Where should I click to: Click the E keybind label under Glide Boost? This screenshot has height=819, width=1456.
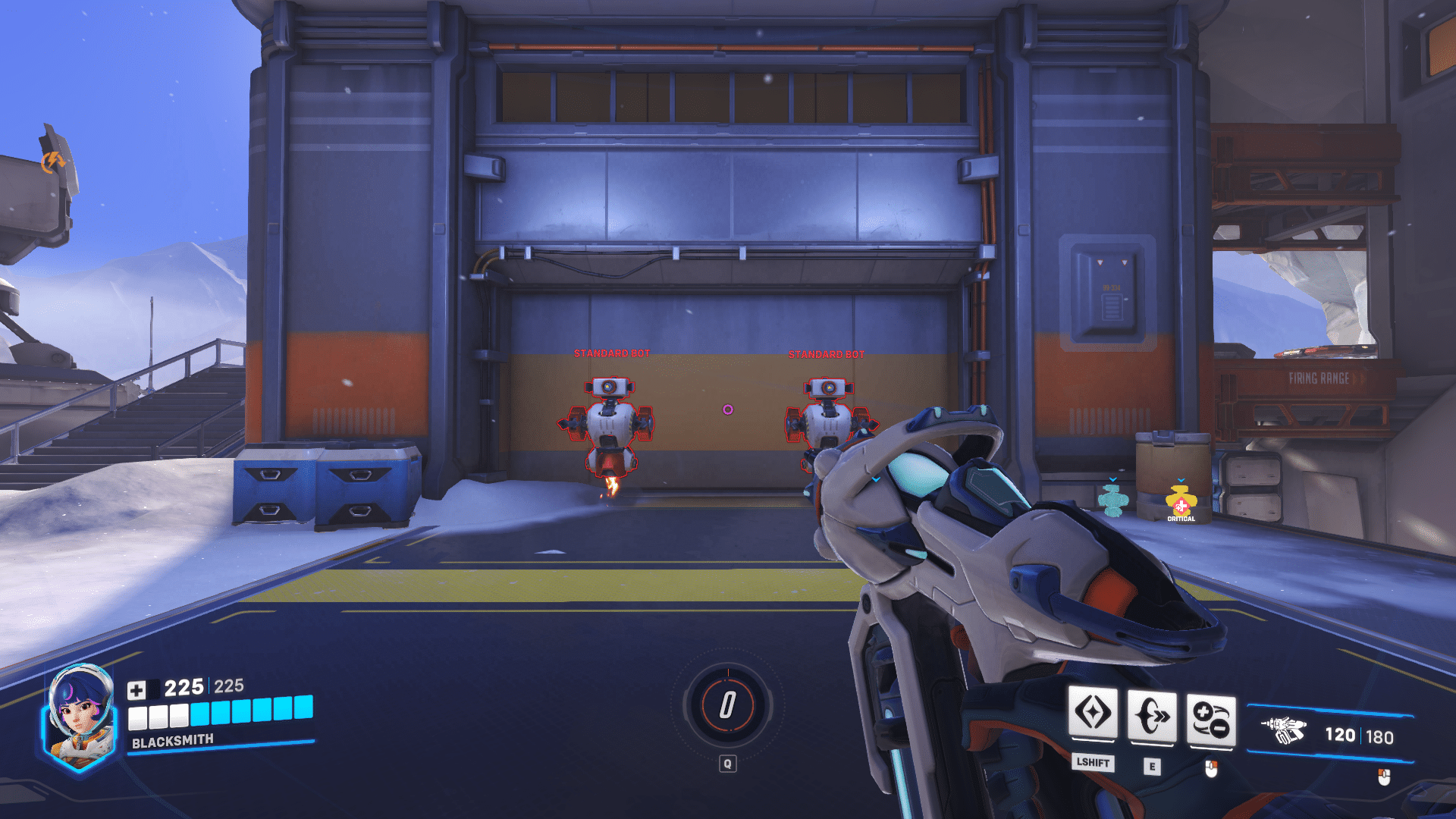[1152, 766]
